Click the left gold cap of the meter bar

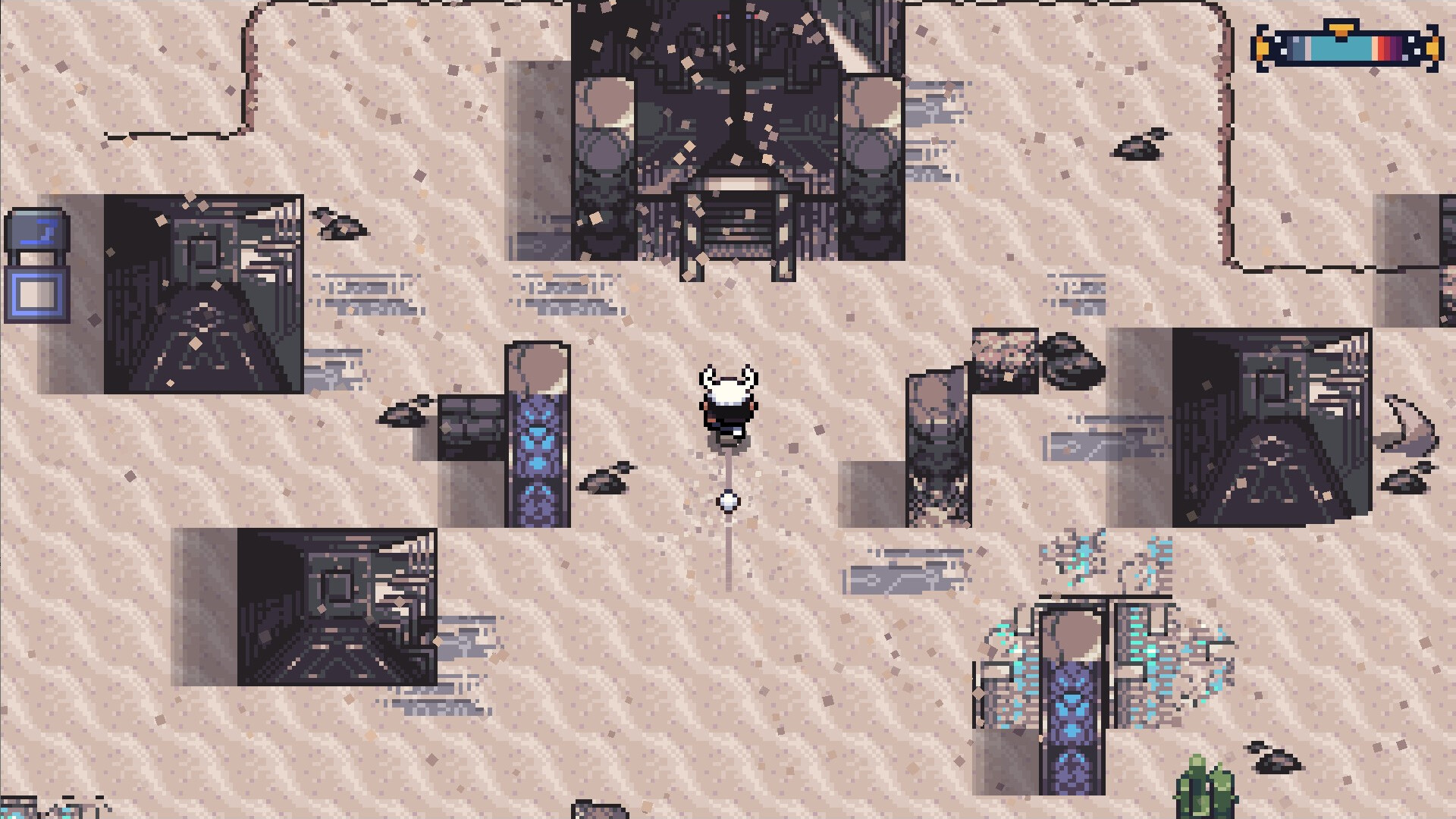[1263, 47]
